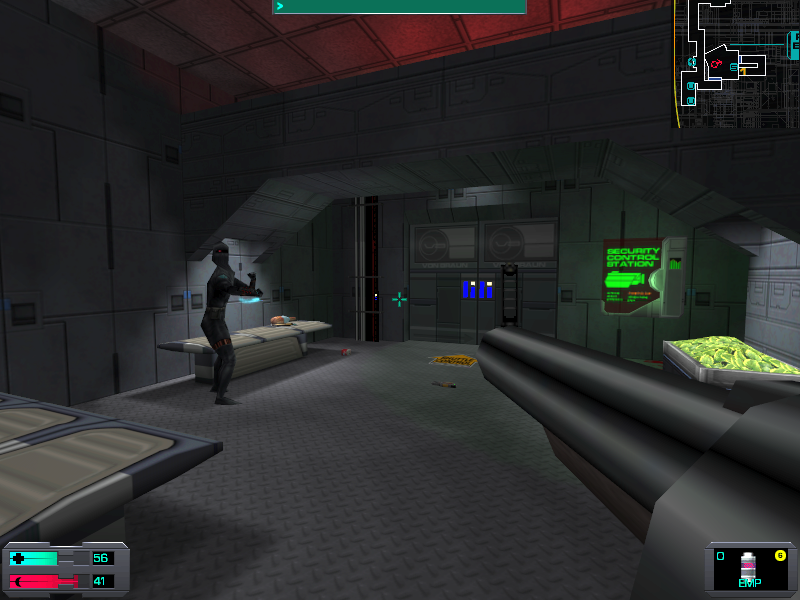
Task: Select the security station S marker on minimap
Action: click(734, 67)
